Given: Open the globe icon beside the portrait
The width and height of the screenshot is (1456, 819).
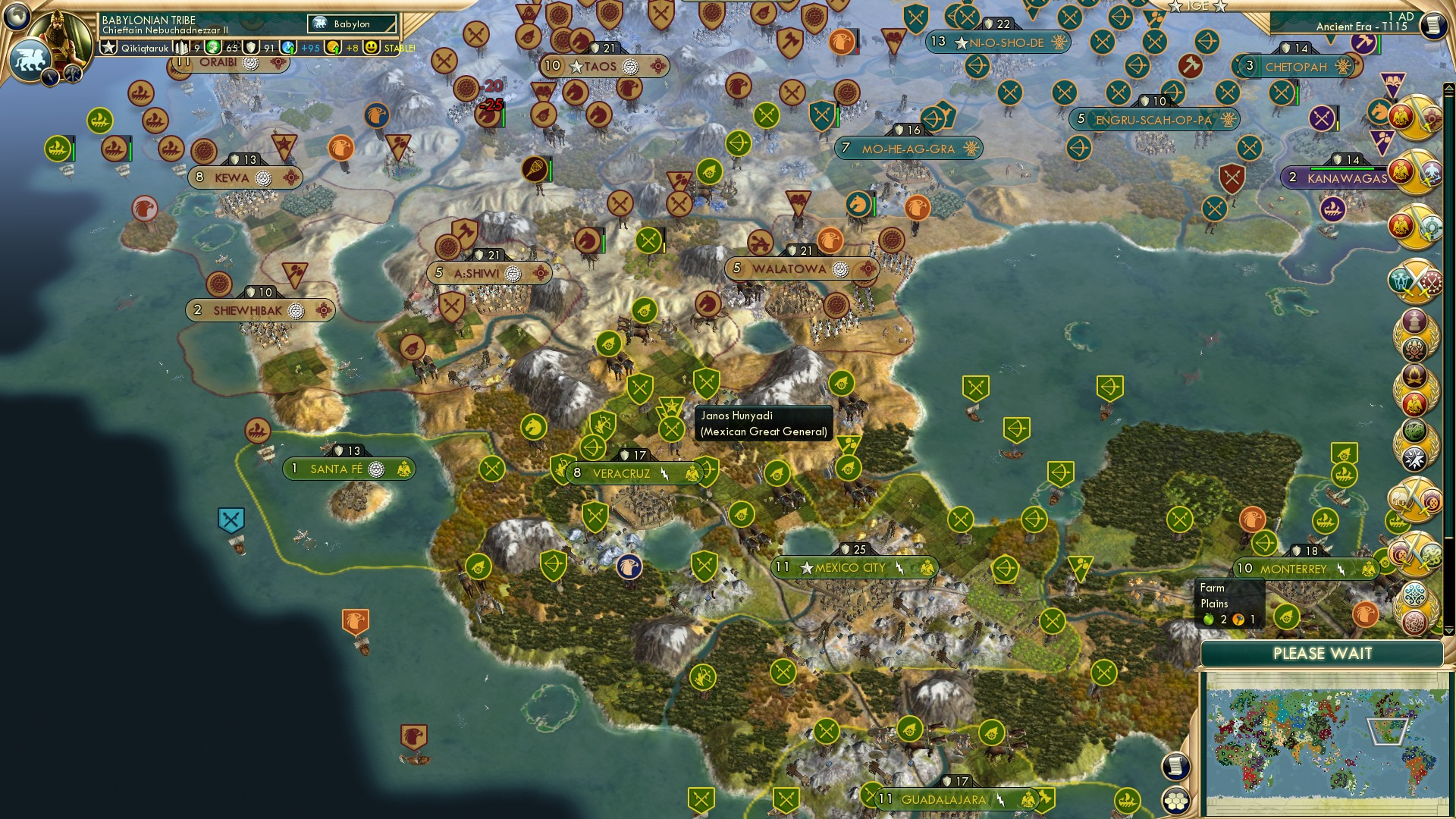Looking at the screenshot, I should click(x=17, y=15).
